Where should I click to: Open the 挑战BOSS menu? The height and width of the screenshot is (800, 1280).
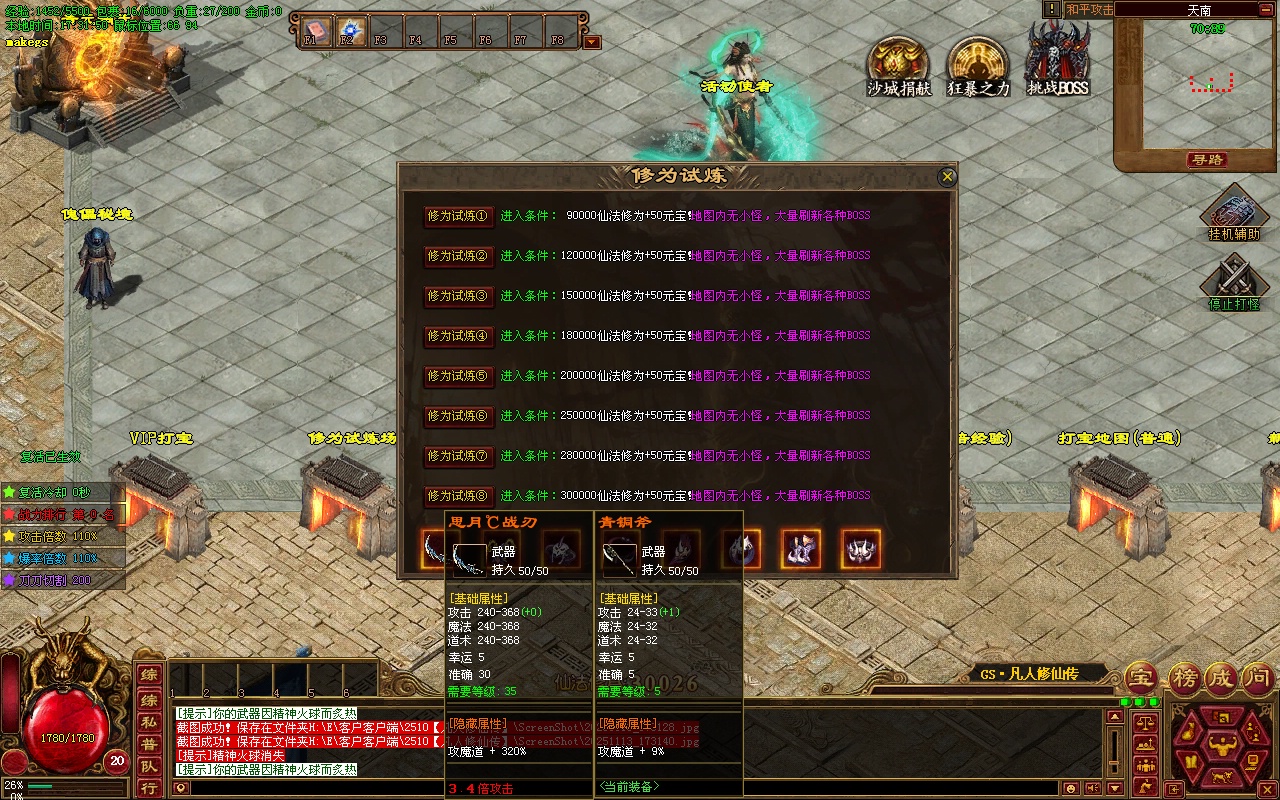(x=1058, y=58)
